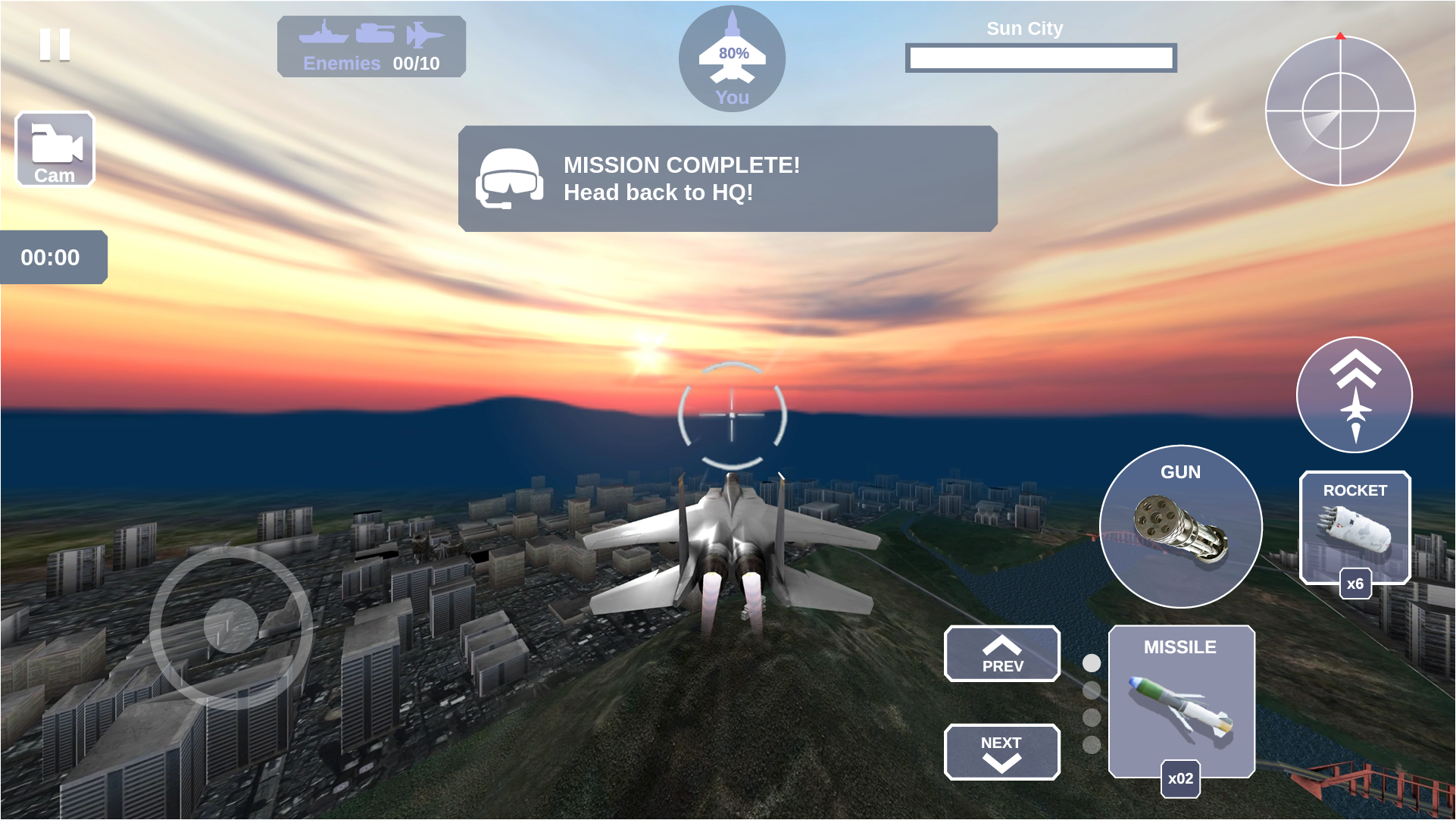Click the Sun City progress bar
1456x820 pixels.
coord(1041,58)
